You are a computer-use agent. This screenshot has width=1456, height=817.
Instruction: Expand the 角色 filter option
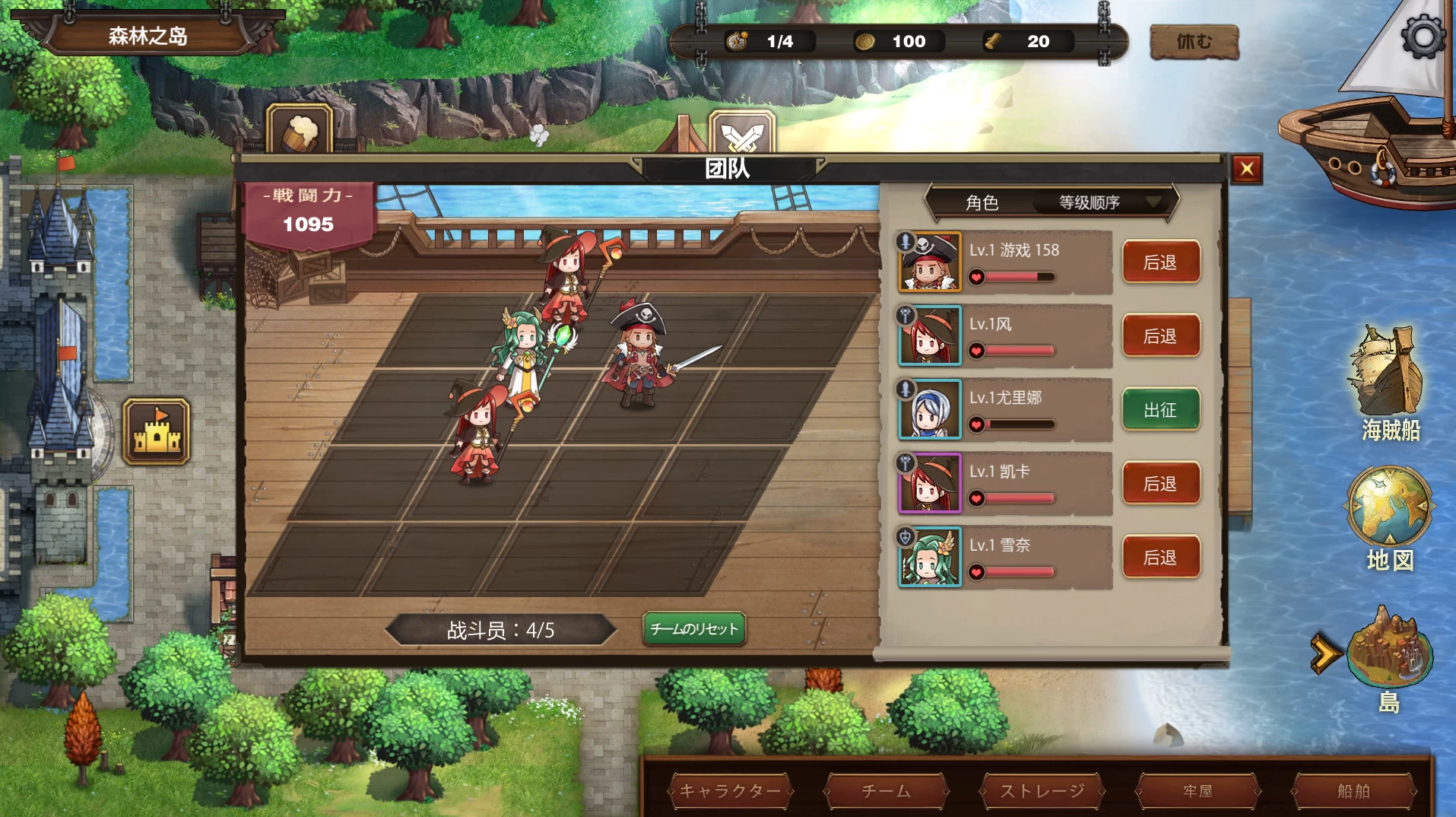pyautogui.click(x=981, y=202)
